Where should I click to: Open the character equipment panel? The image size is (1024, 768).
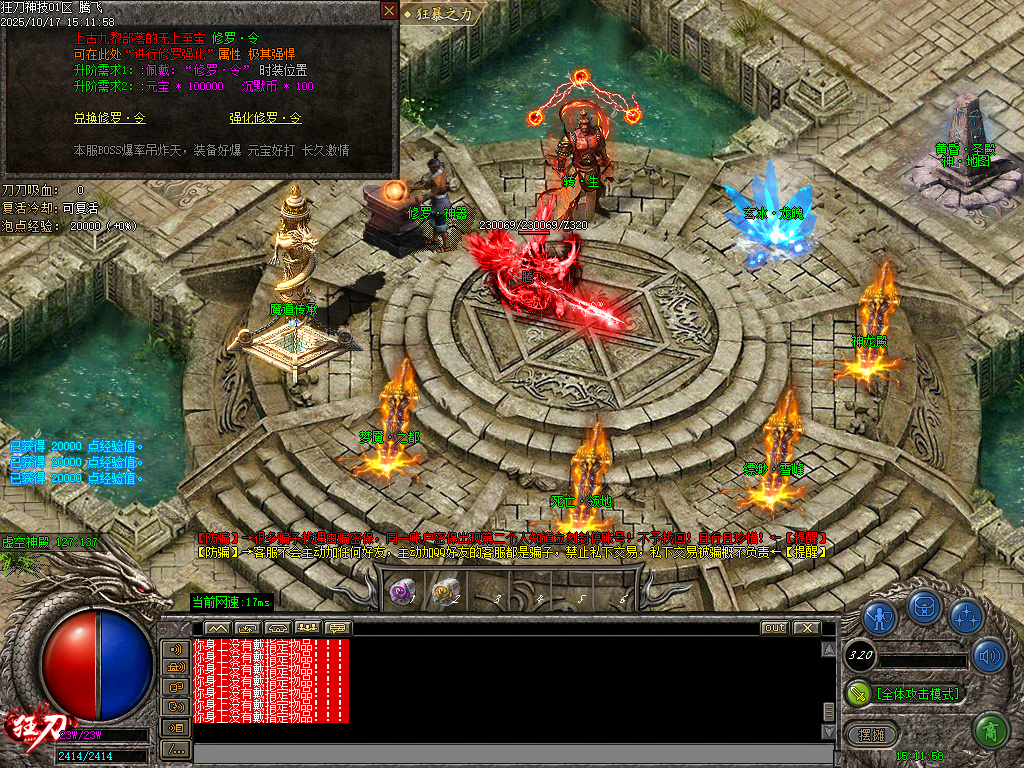tap(879, 618)
